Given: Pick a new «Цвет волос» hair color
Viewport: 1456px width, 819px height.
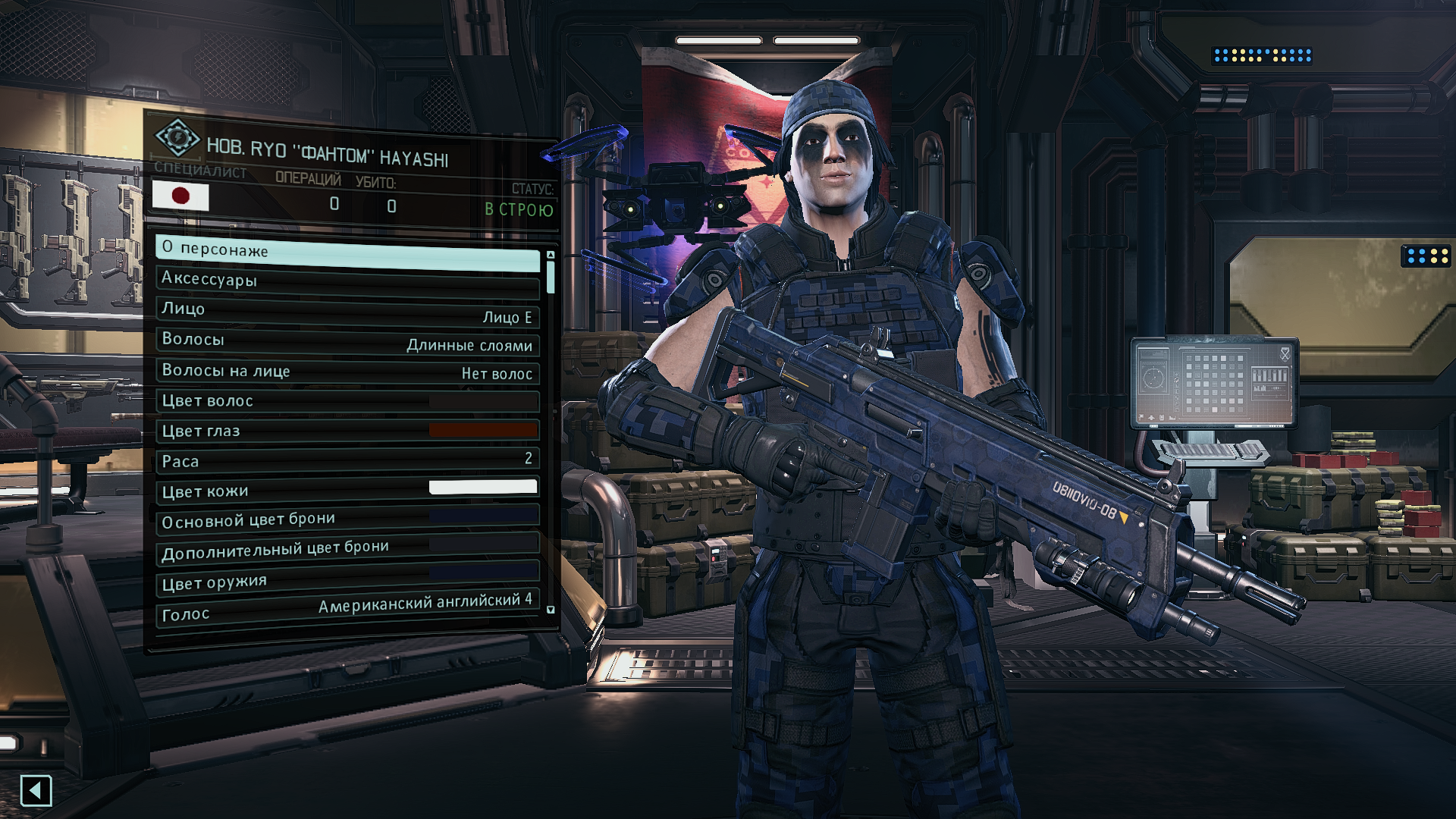Looking at the screenshot, I should 347,401.
